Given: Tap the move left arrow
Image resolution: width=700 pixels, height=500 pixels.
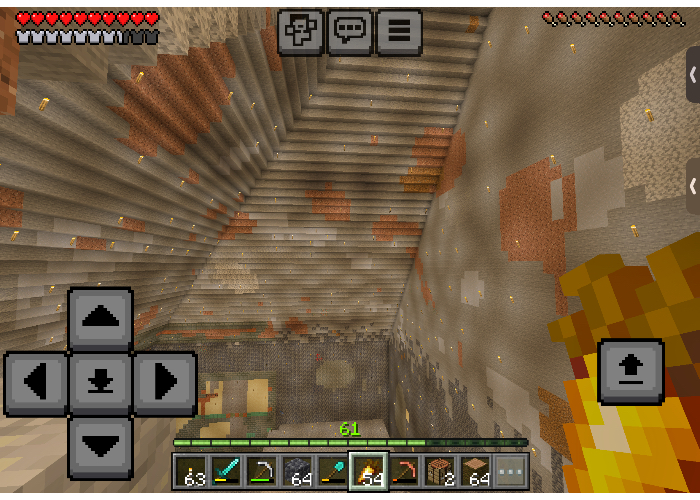Looking at the screenshot, I should [x=37, y=383].
